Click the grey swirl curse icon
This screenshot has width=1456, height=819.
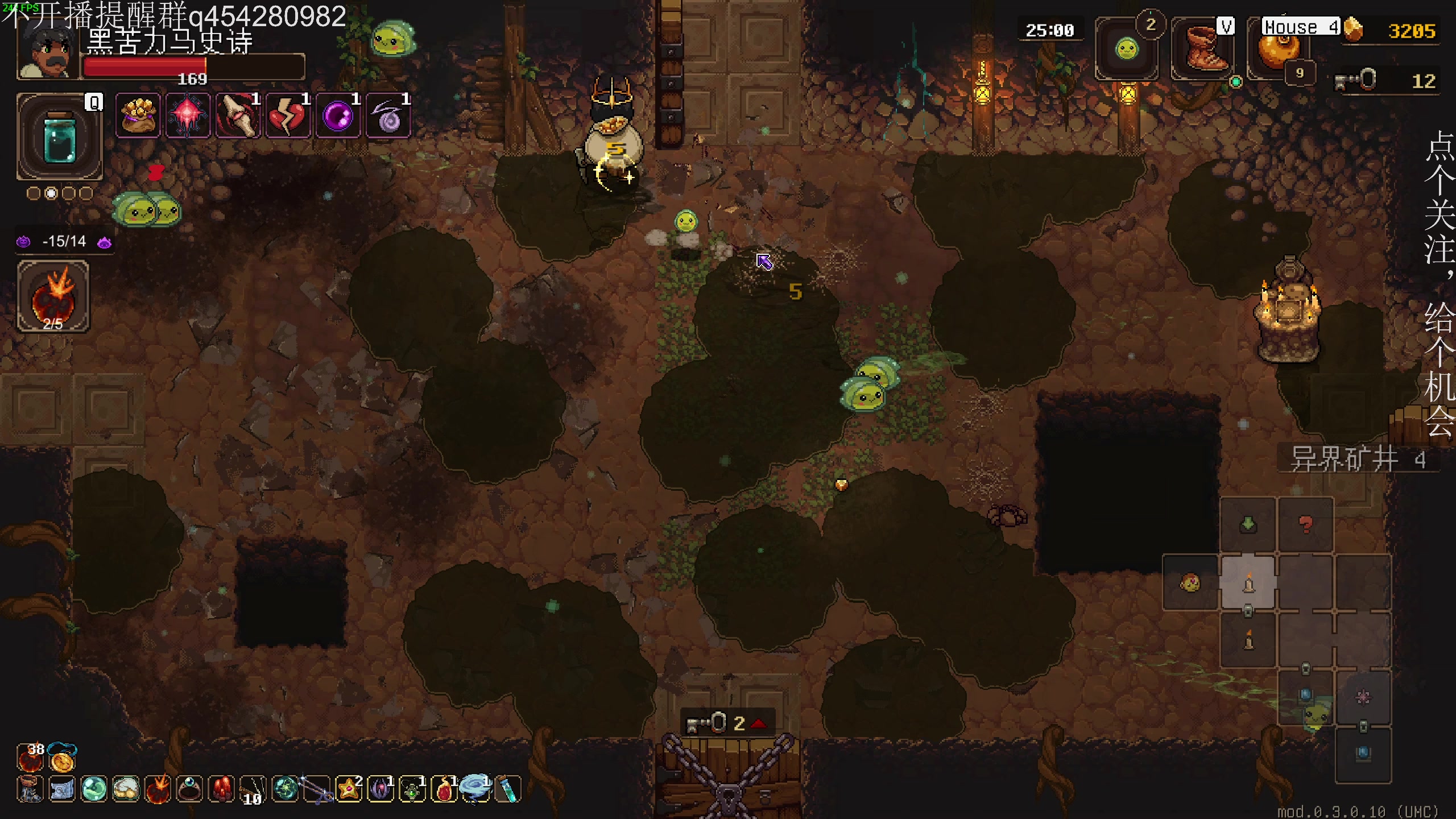(x=388, y=116)
